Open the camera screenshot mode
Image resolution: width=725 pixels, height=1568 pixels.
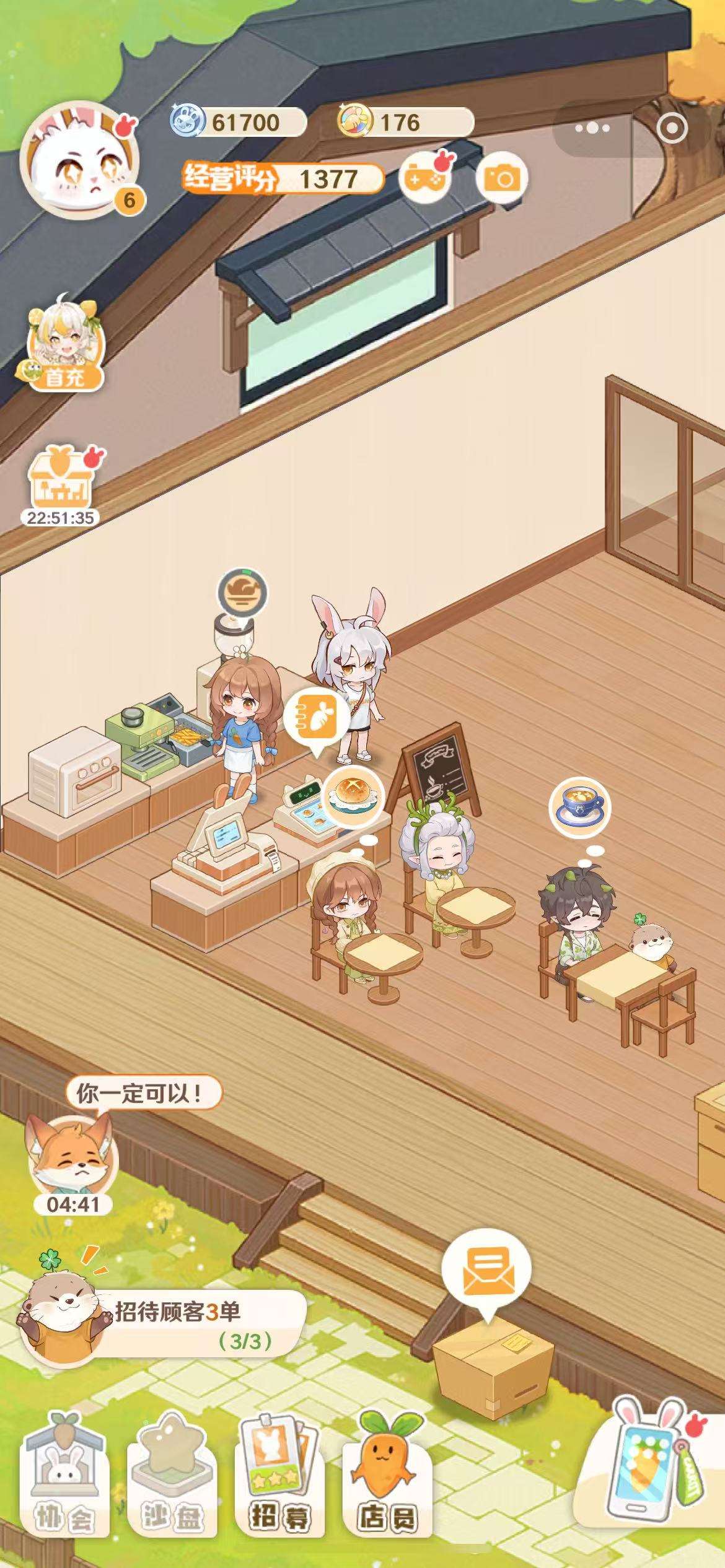pos(501,179)
